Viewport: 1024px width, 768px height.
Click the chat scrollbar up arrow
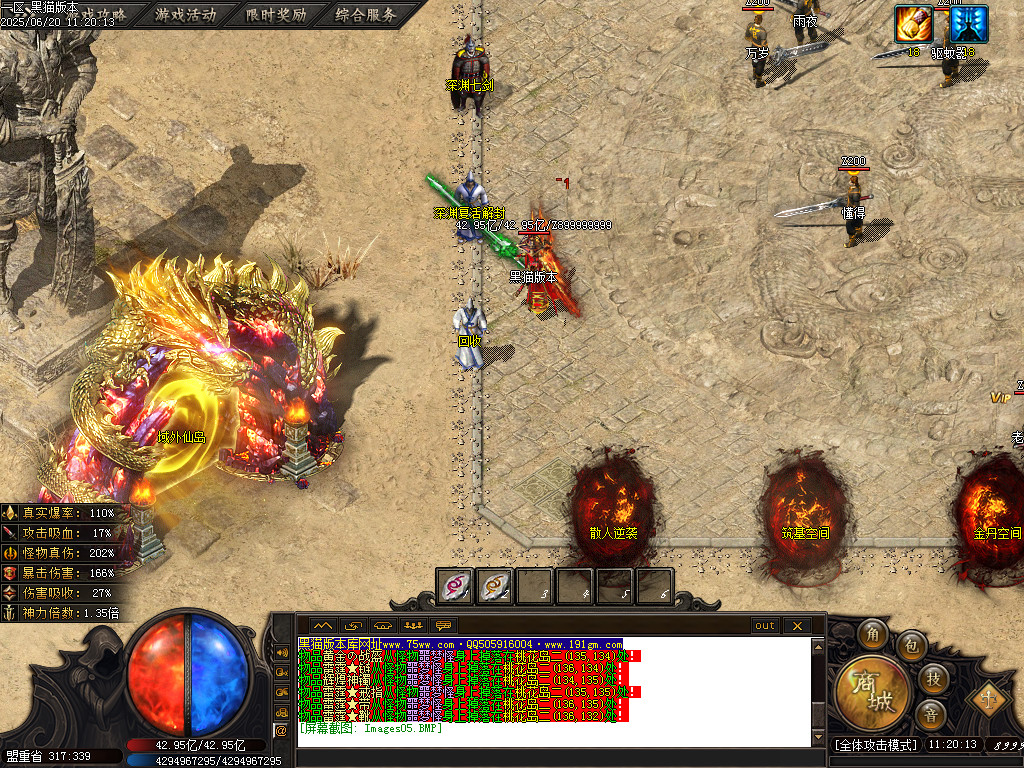point(817,645)
